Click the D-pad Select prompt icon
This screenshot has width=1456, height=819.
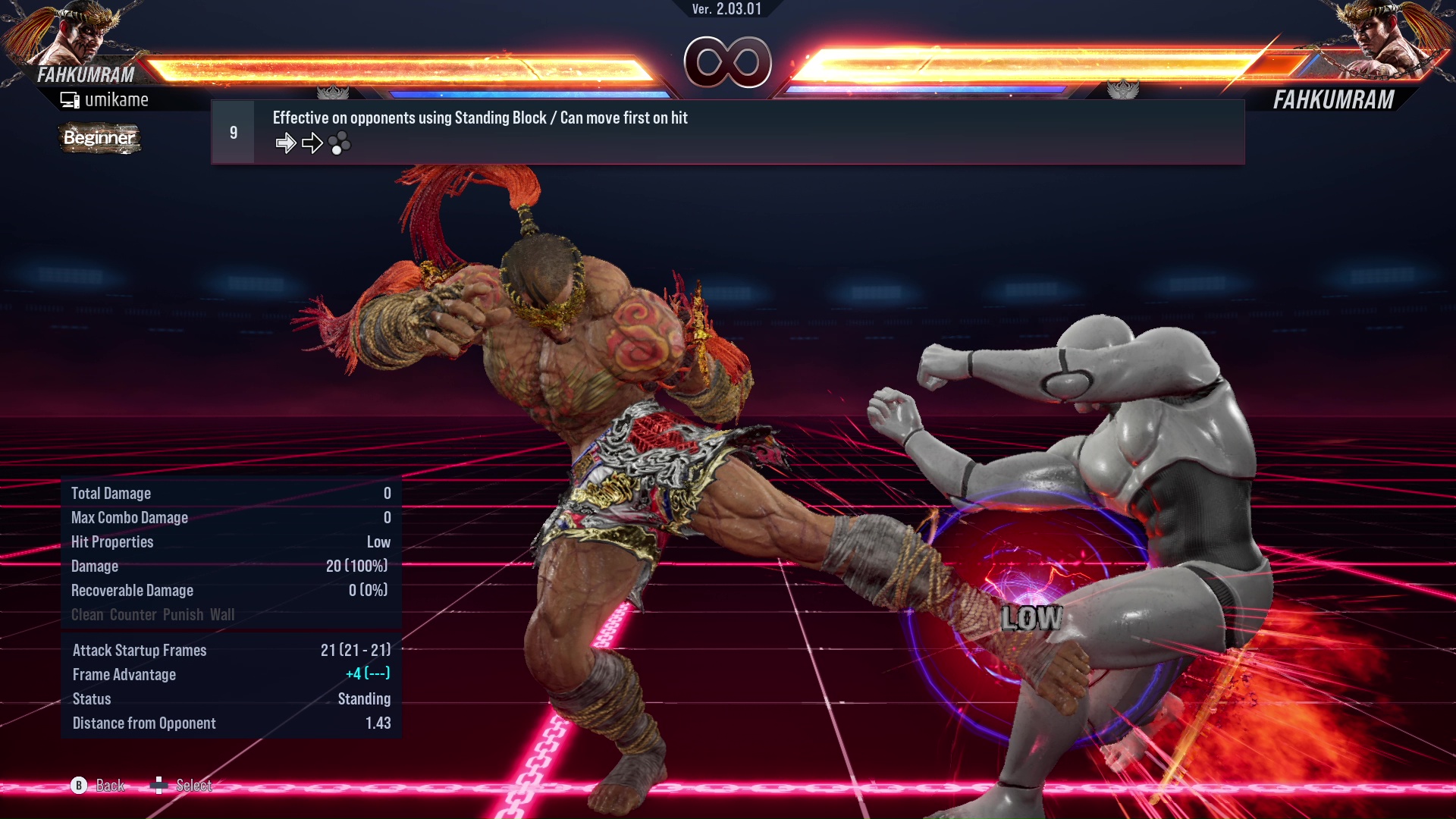161,786
